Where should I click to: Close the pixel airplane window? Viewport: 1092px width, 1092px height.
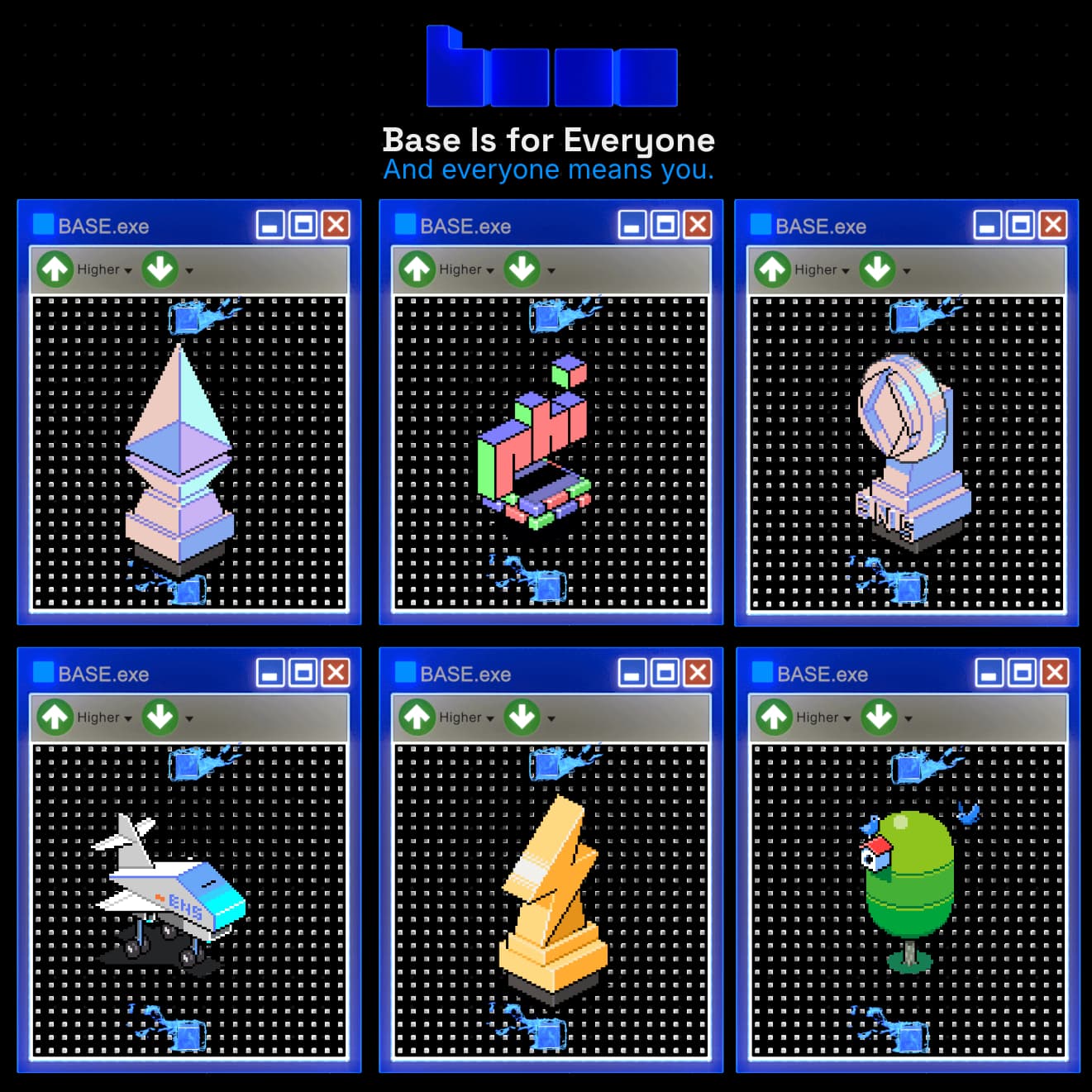tap(336, 673)
